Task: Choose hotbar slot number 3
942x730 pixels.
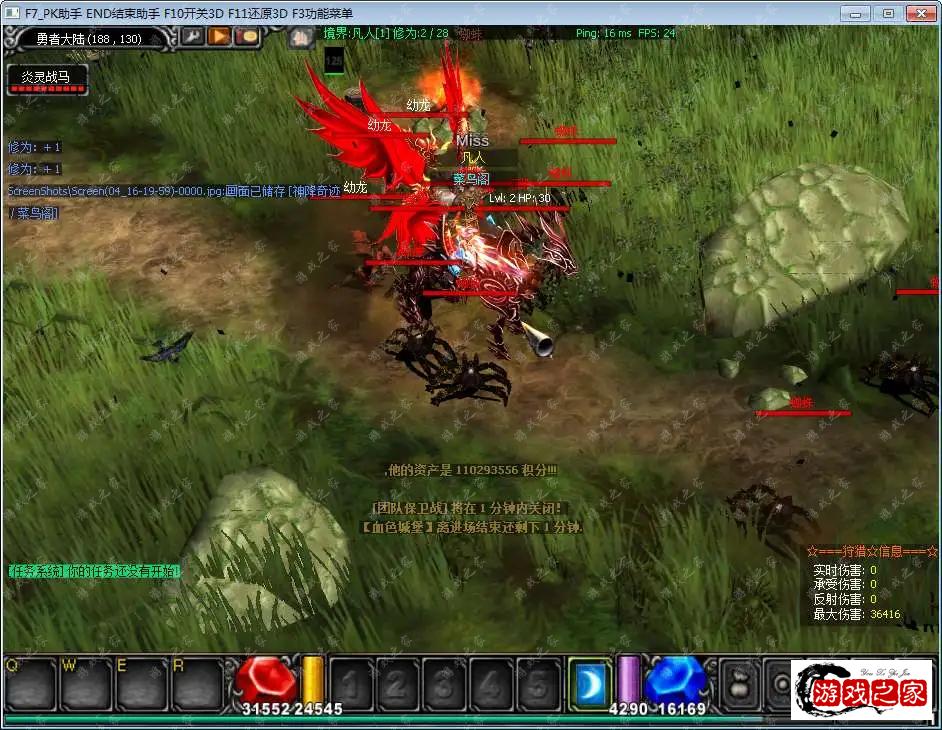Action: [x=444, y=684]
